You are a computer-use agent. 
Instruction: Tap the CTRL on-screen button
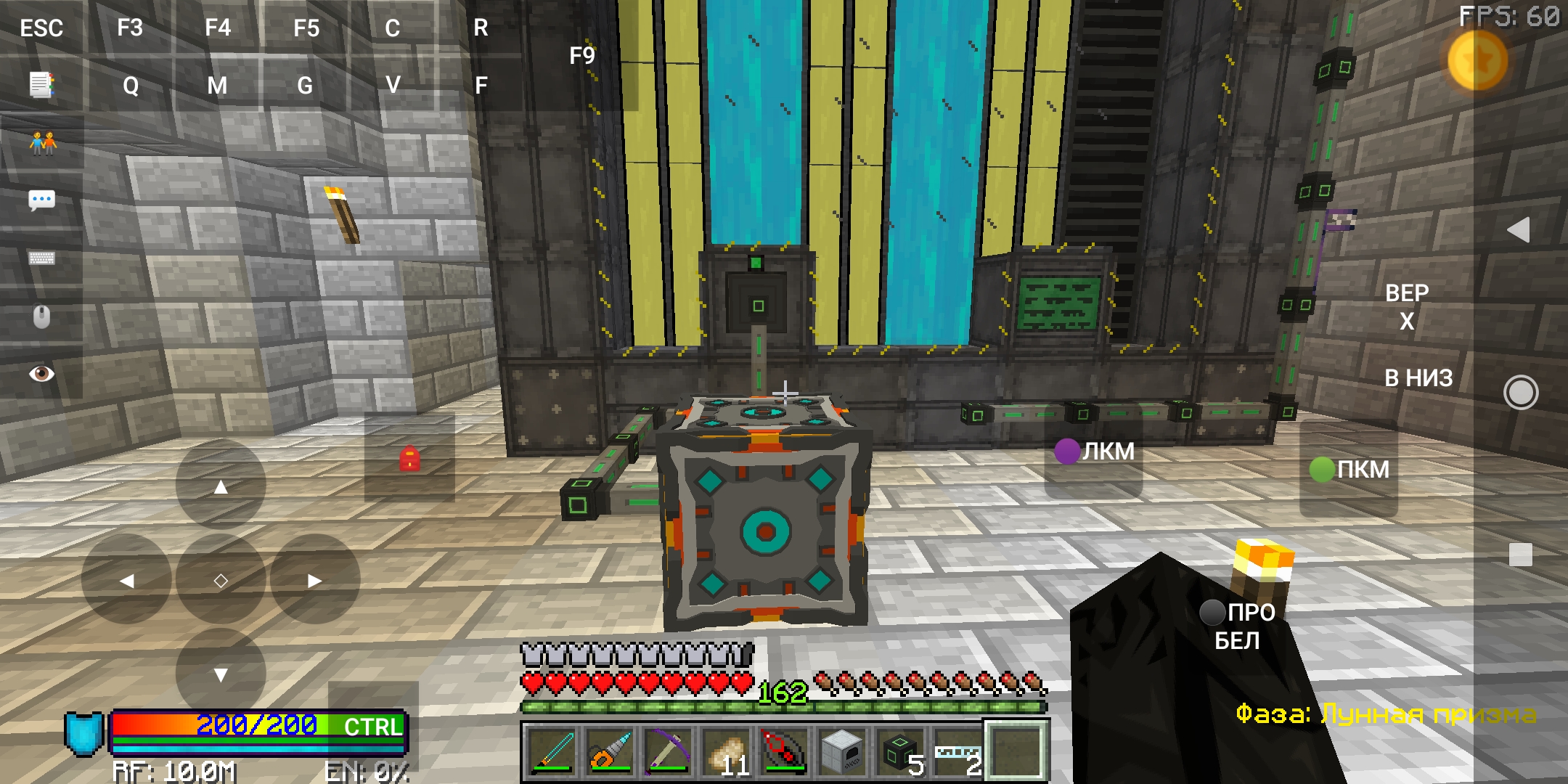click(x=372, y=726)
